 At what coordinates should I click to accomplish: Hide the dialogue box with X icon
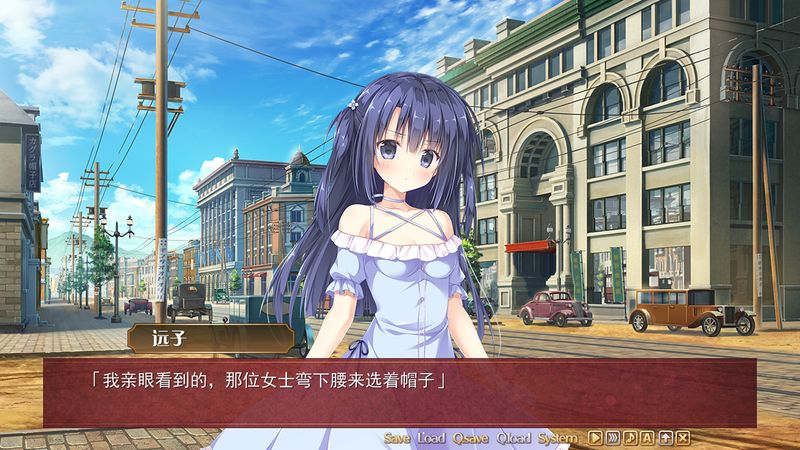pyautogui.click(x=683, y=438)
